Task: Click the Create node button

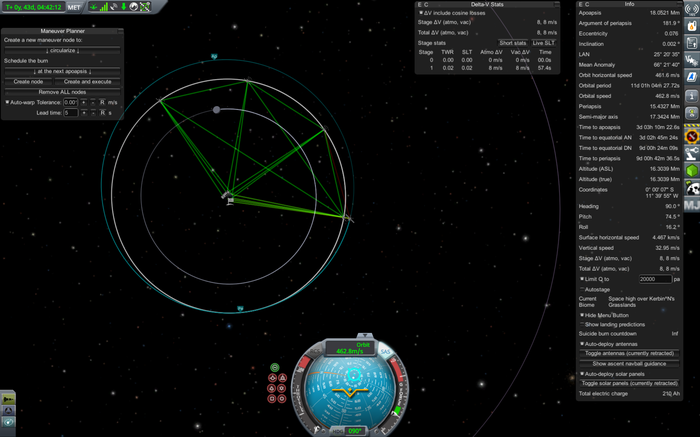Action: pos(29,81)
